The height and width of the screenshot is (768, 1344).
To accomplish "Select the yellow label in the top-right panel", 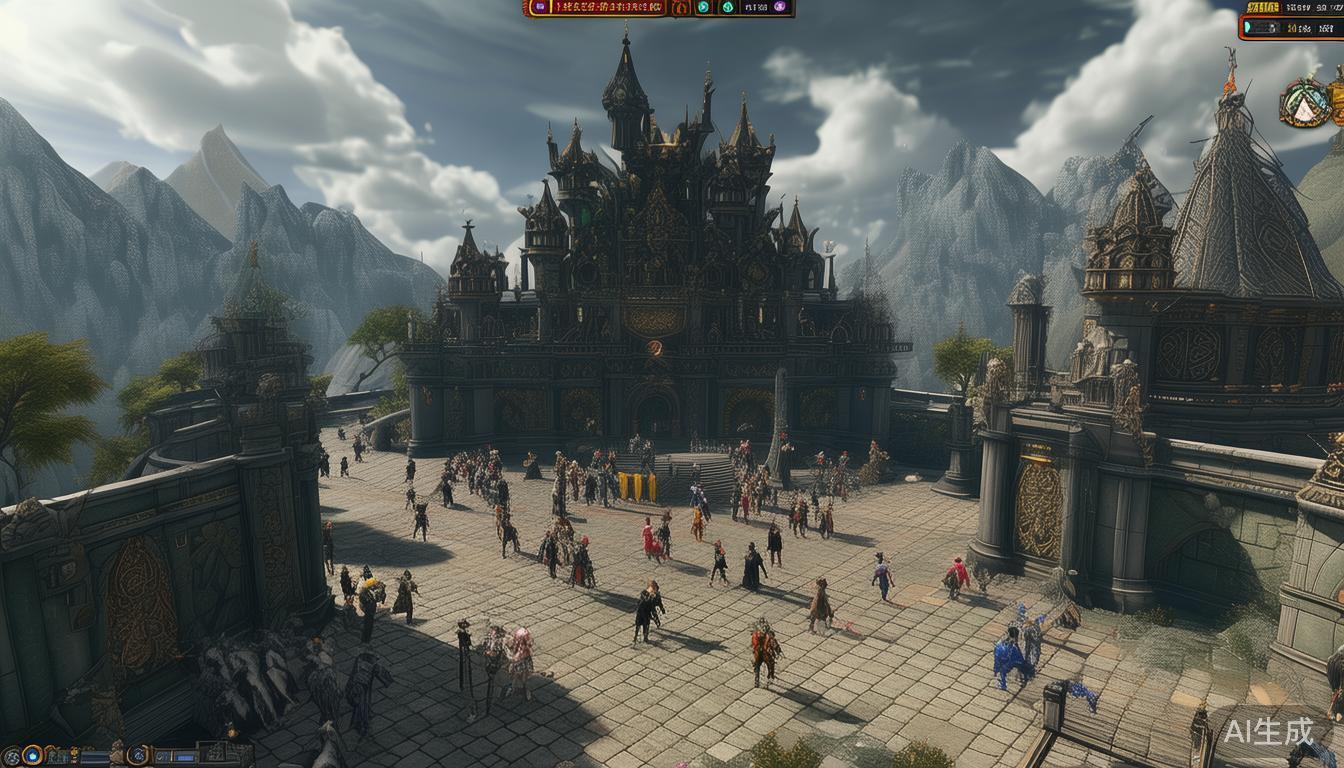I will click(x=1263, y=8).
